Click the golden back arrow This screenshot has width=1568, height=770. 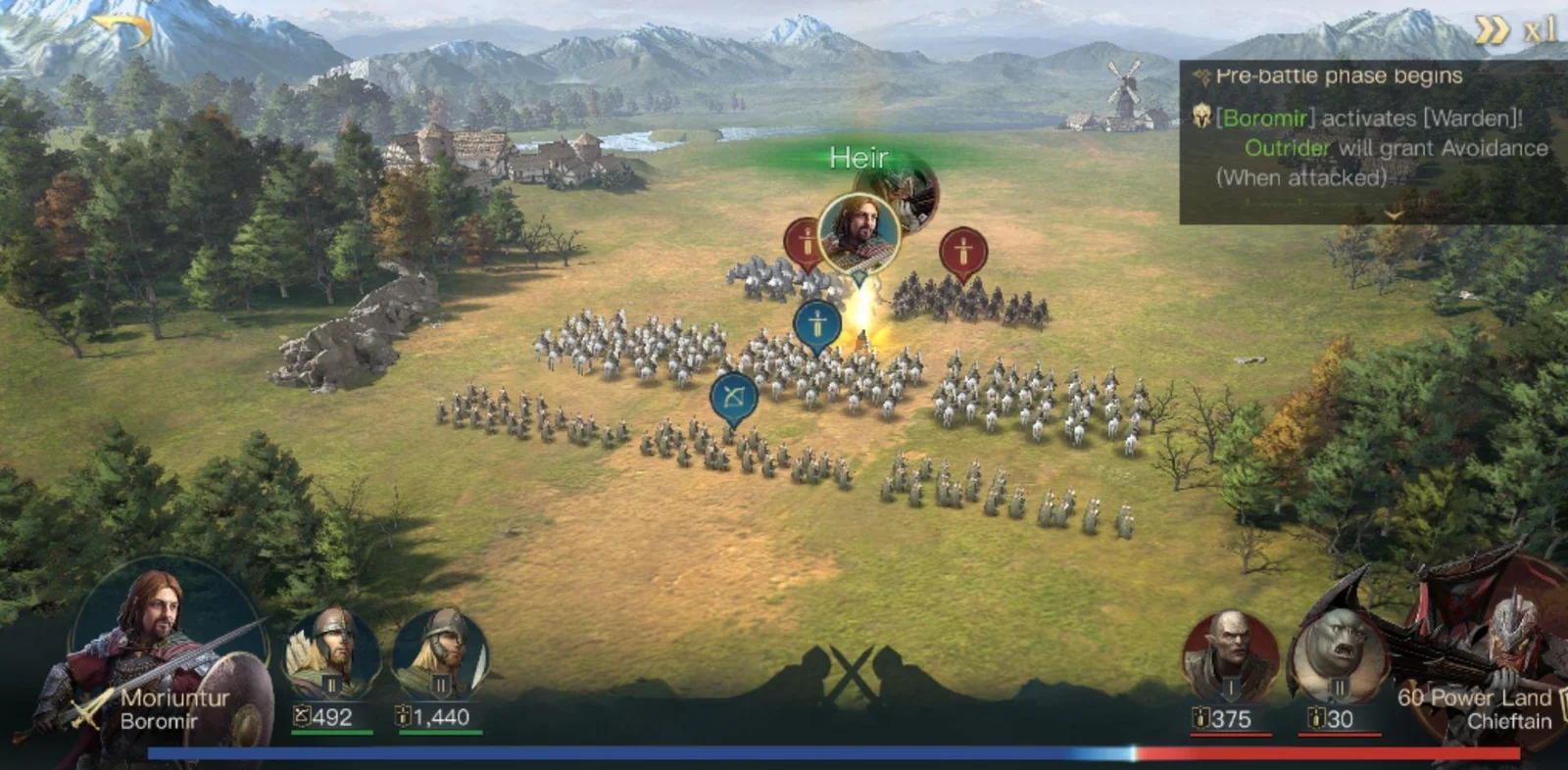pos(124,31)
